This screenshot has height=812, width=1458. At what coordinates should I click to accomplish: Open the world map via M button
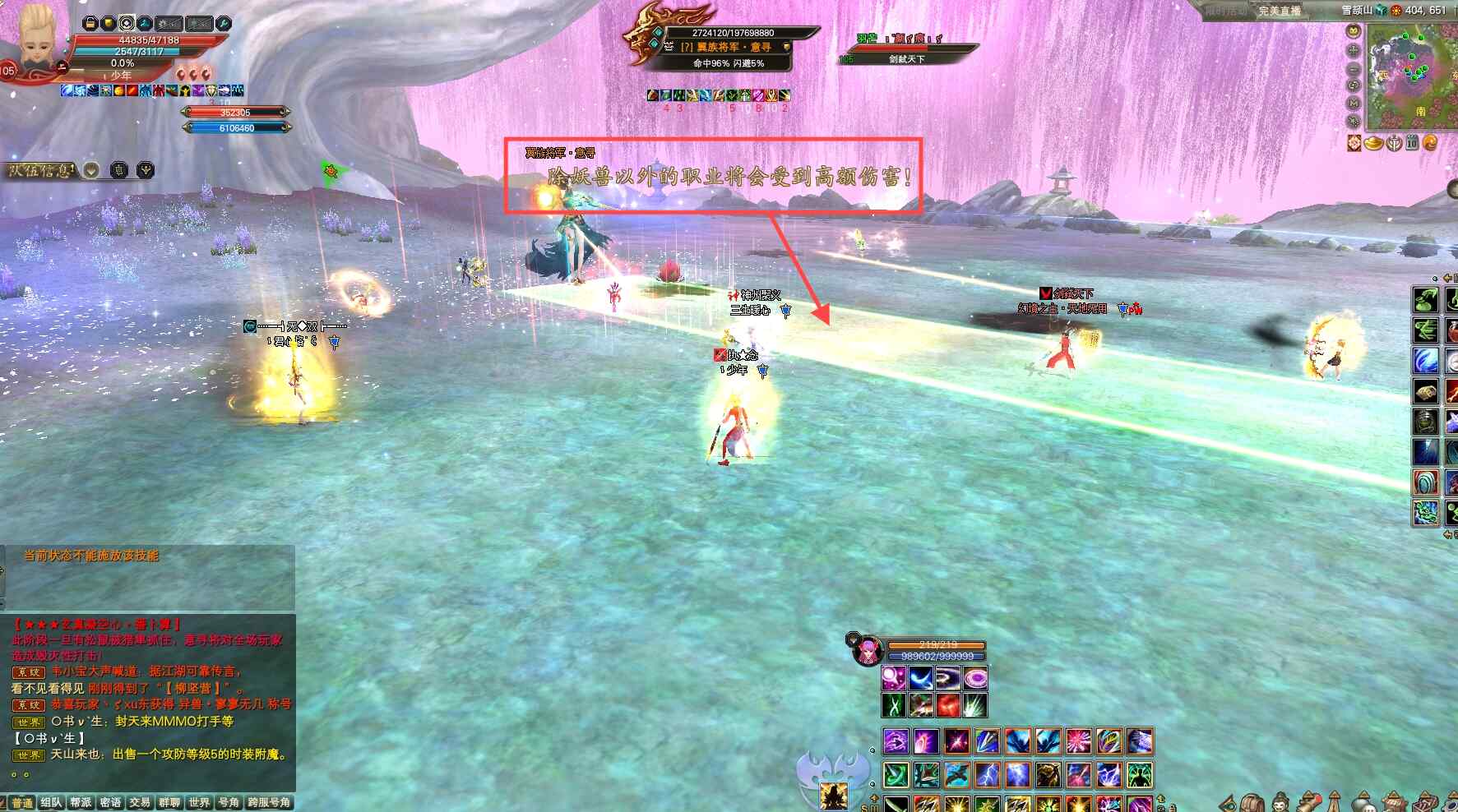click(1354, 103)
